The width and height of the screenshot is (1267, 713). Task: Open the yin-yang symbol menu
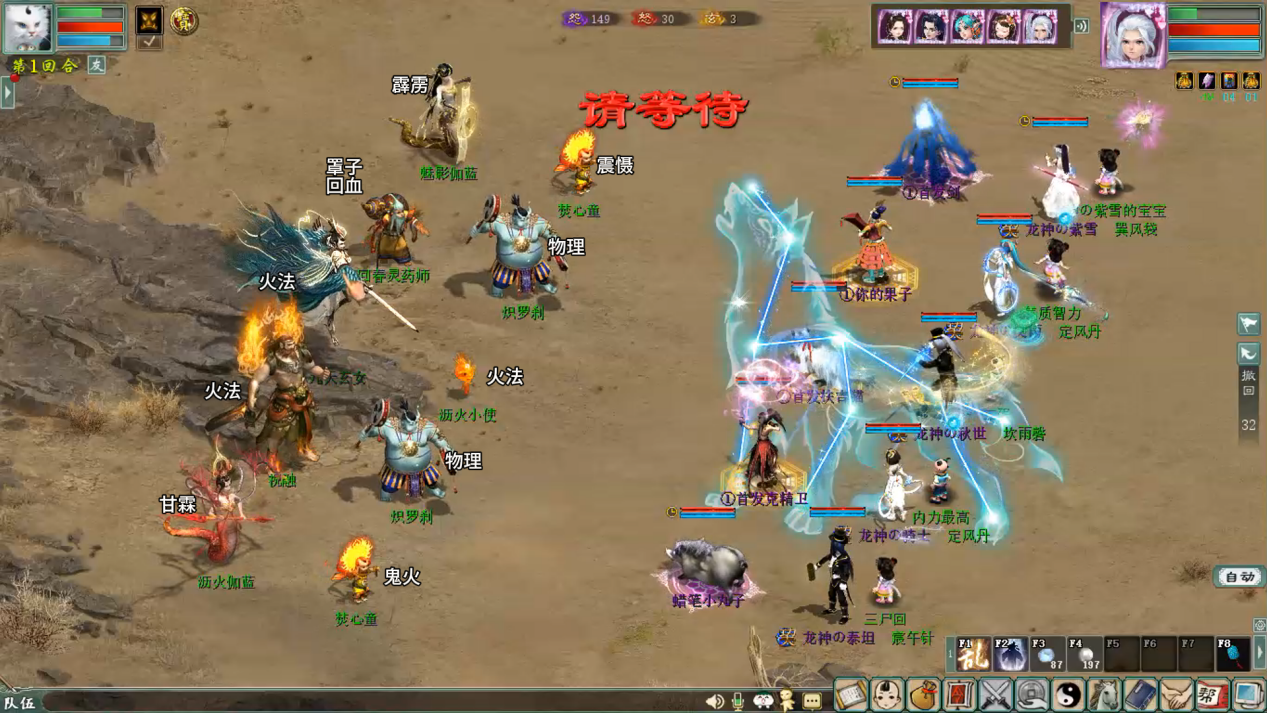coord(1068,694)
